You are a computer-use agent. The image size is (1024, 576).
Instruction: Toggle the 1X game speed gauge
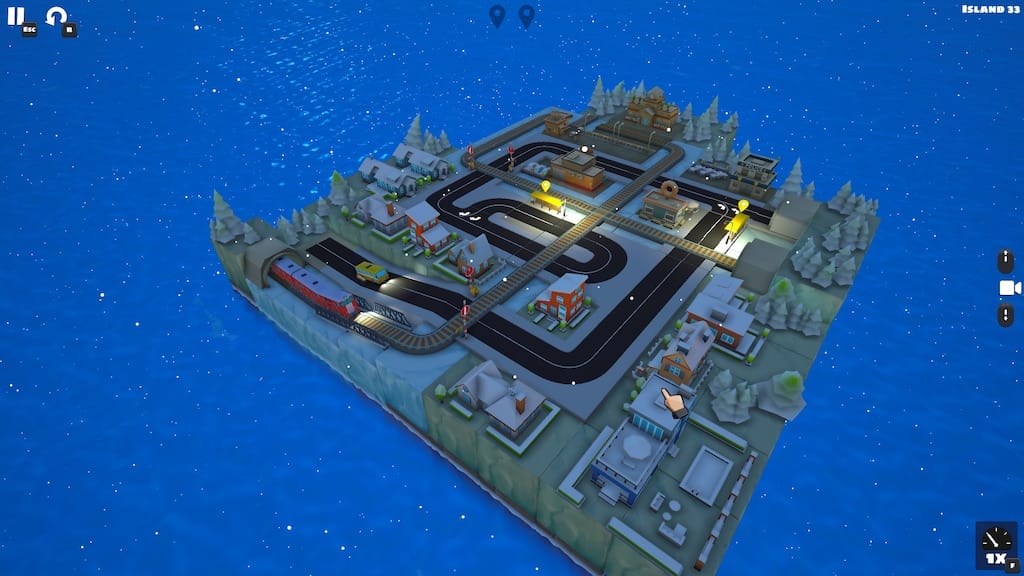pos(995,544)
